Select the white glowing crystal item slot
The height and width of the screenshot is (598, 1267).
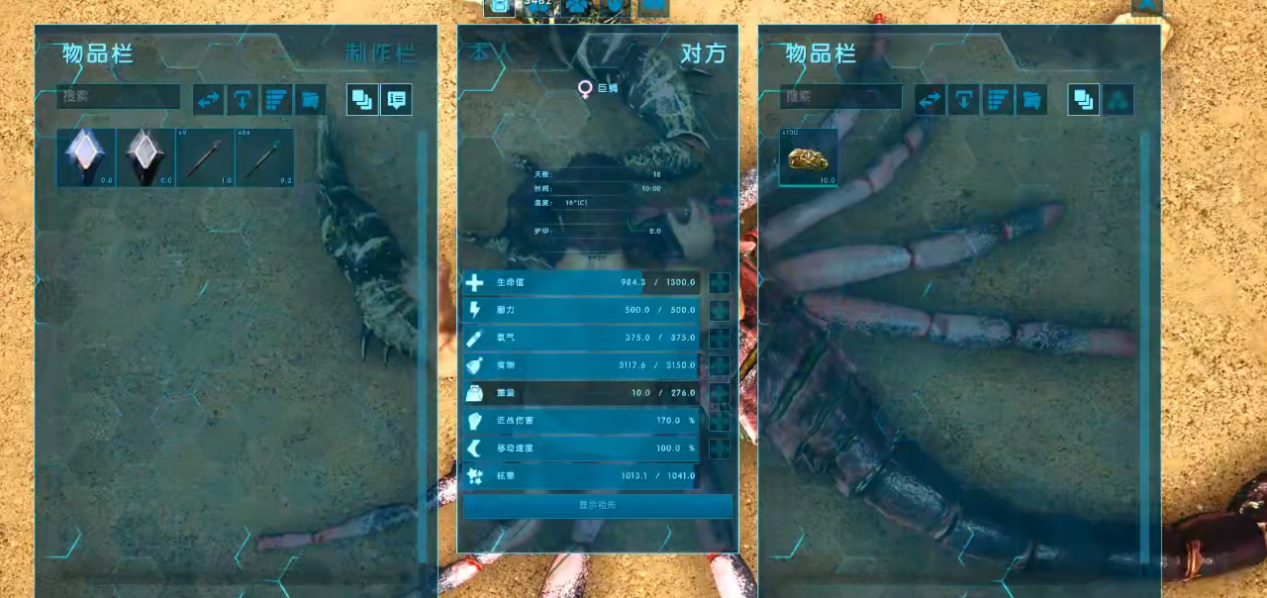click(x=146, y=157)
